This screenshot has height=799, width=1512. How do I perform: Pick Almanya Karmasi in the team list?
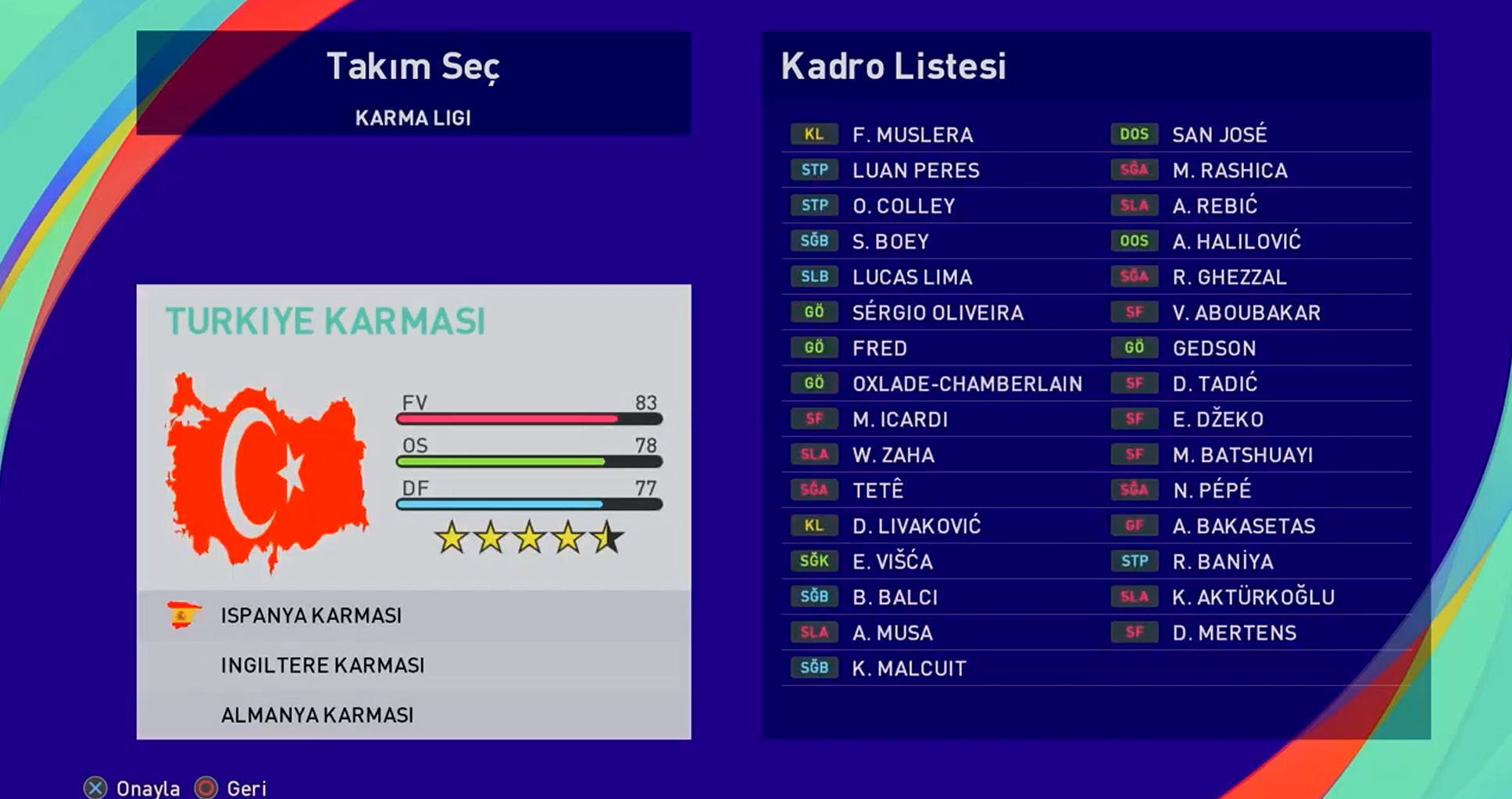[x=317, y=715]
